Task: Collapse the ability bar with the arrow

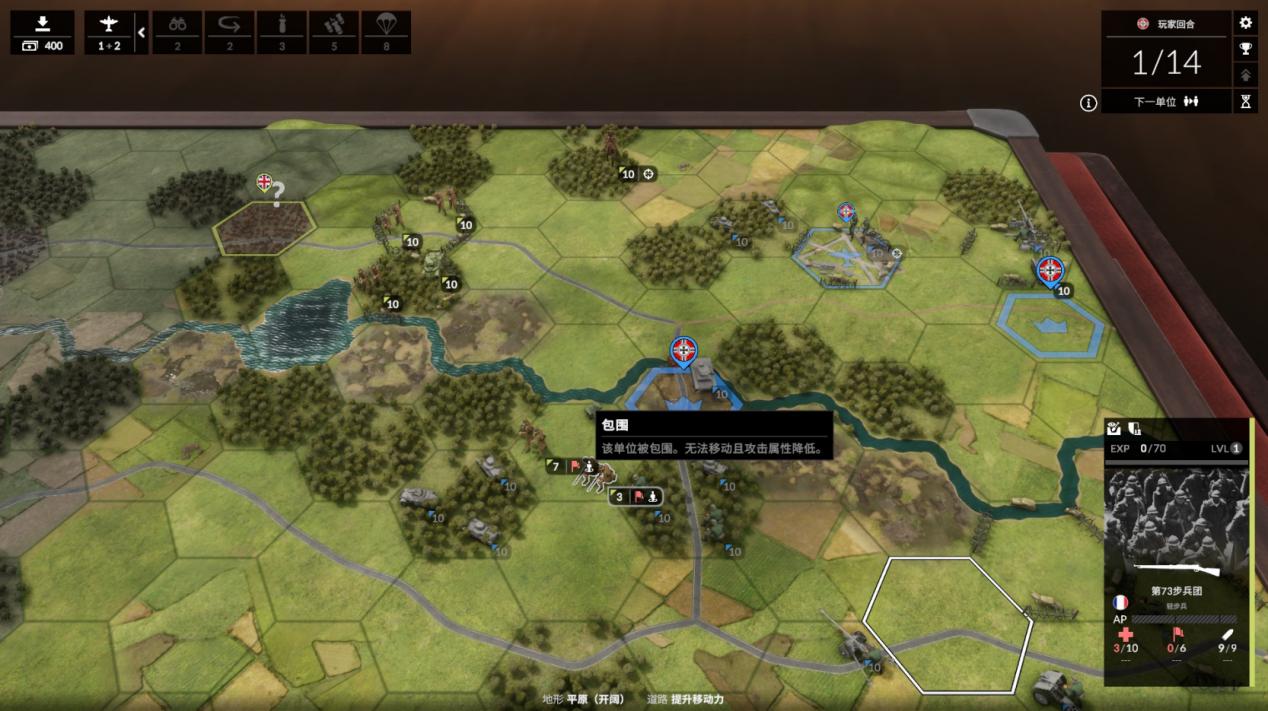Action: point(141,32)
